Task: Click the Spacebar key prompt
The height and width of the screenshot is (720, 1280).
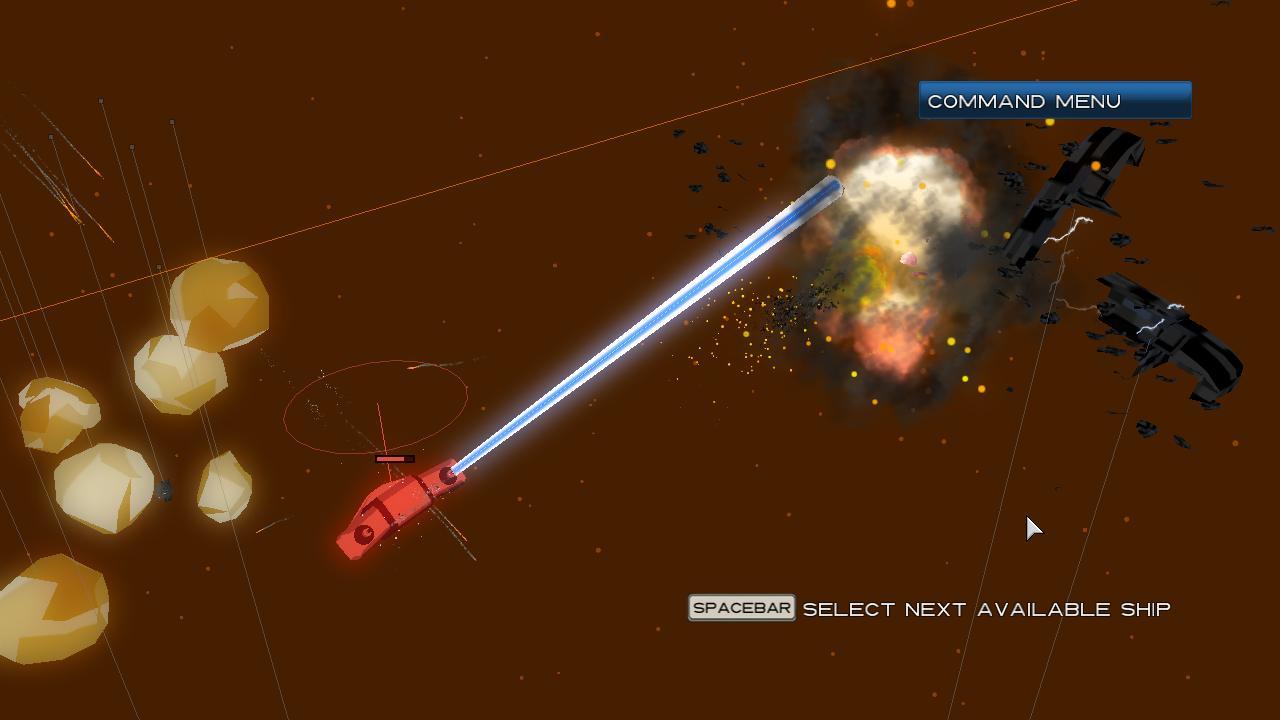Action: (741, 607)
